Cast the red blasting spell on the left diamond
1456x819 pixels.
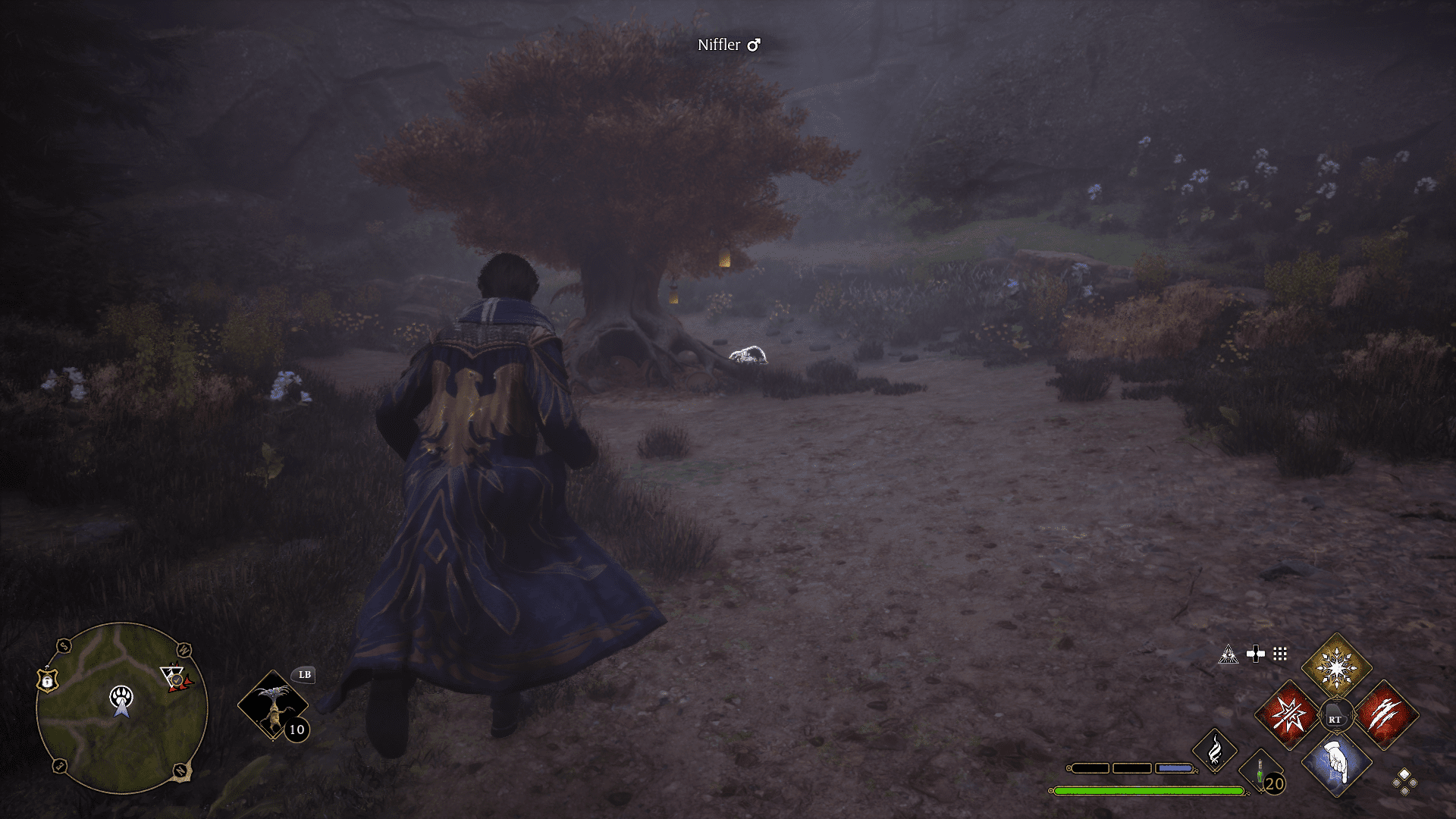pos(1288,715)
